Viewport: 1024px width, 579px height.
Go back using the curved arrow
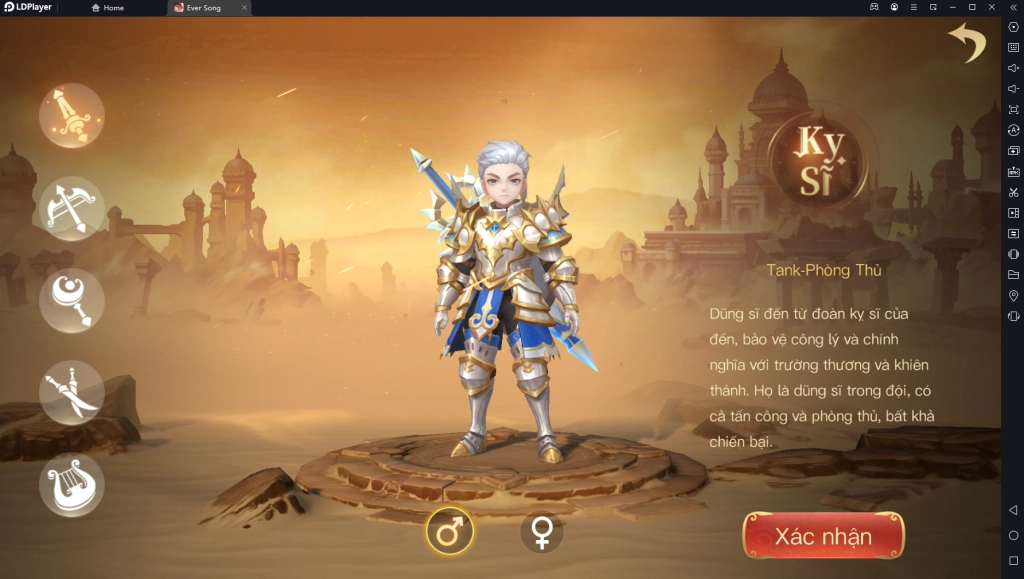[967, 43]
